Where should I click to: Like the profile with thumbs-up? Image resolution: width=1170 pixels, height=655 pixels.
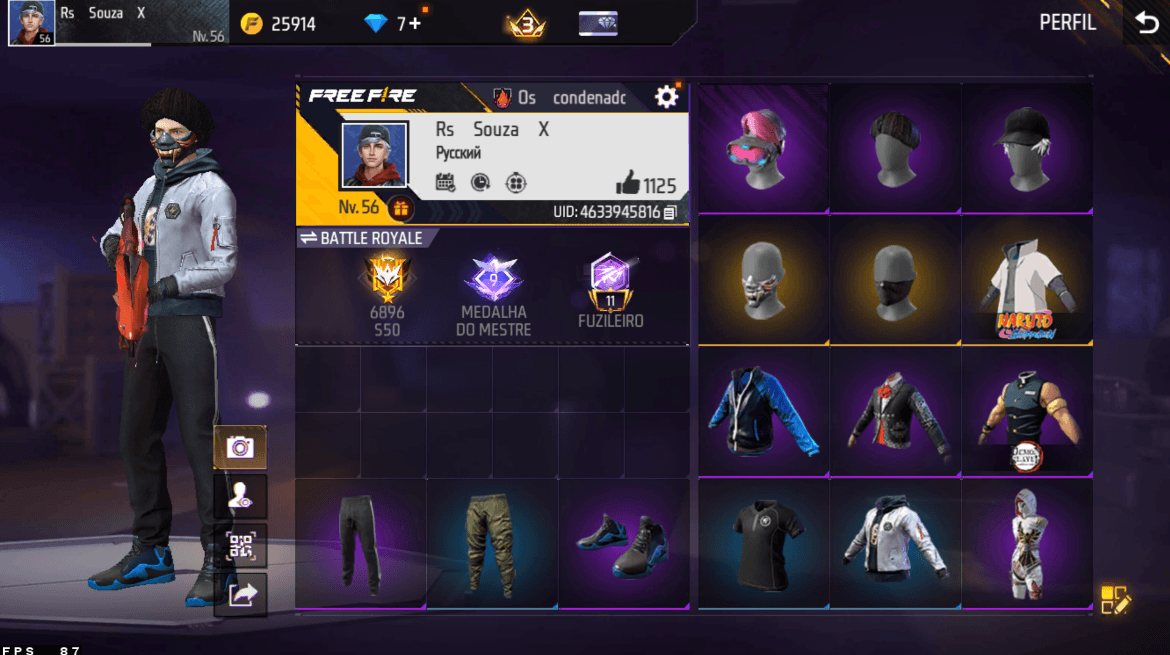click(x=628, y=184)
